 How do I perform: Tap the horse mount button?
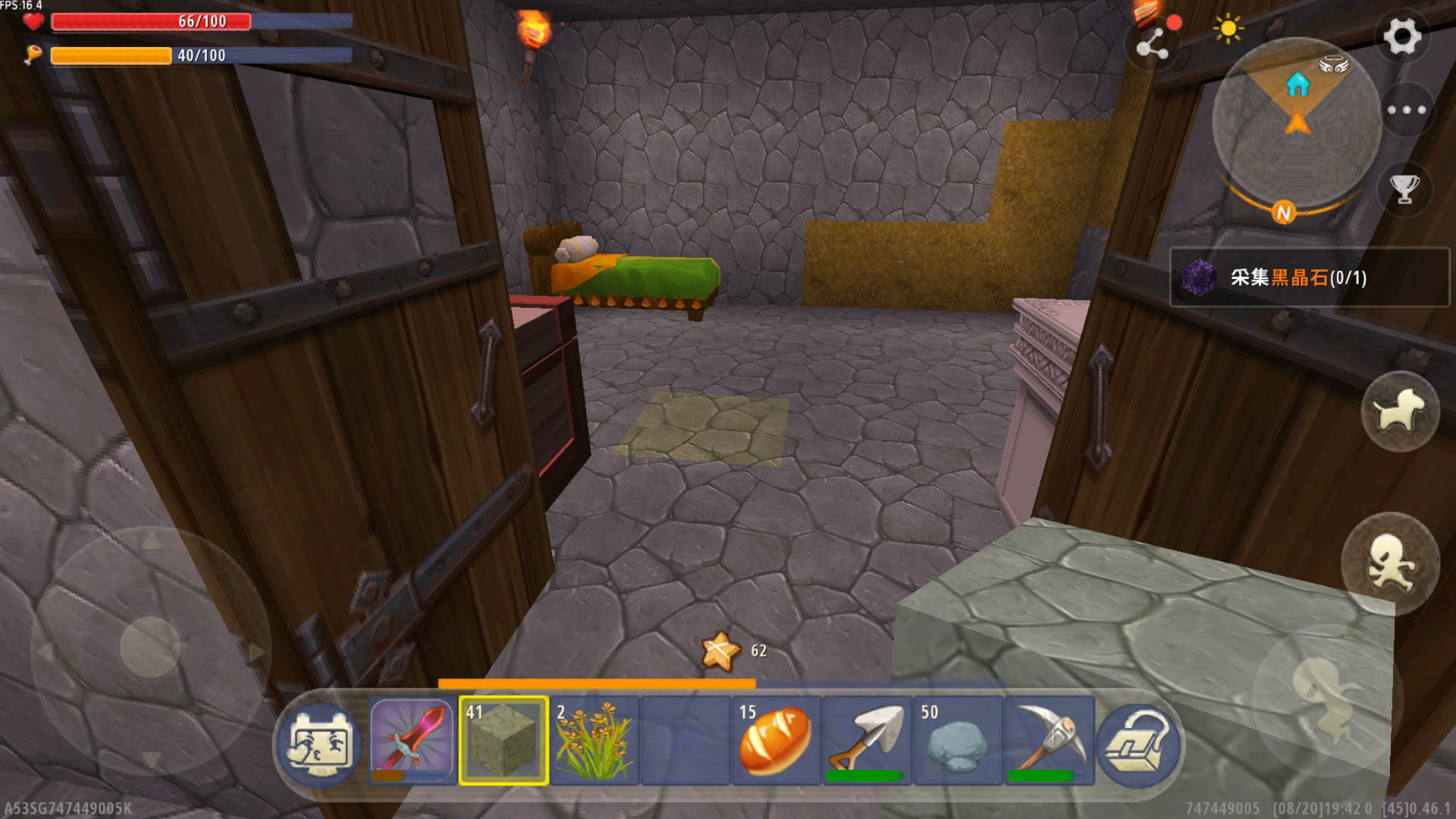(1399, 411)
